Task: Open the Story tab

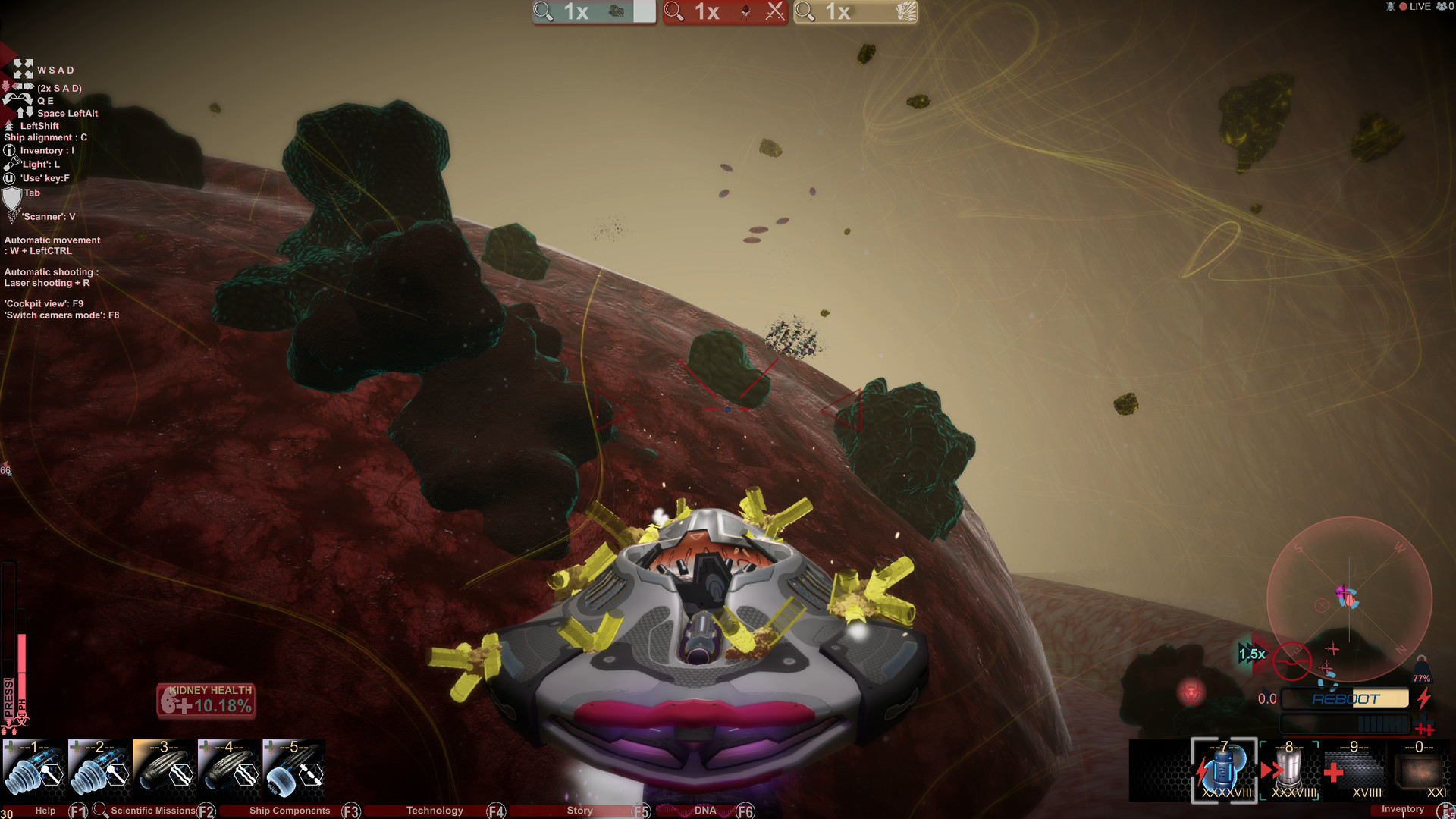Action: tap(579, 811)
